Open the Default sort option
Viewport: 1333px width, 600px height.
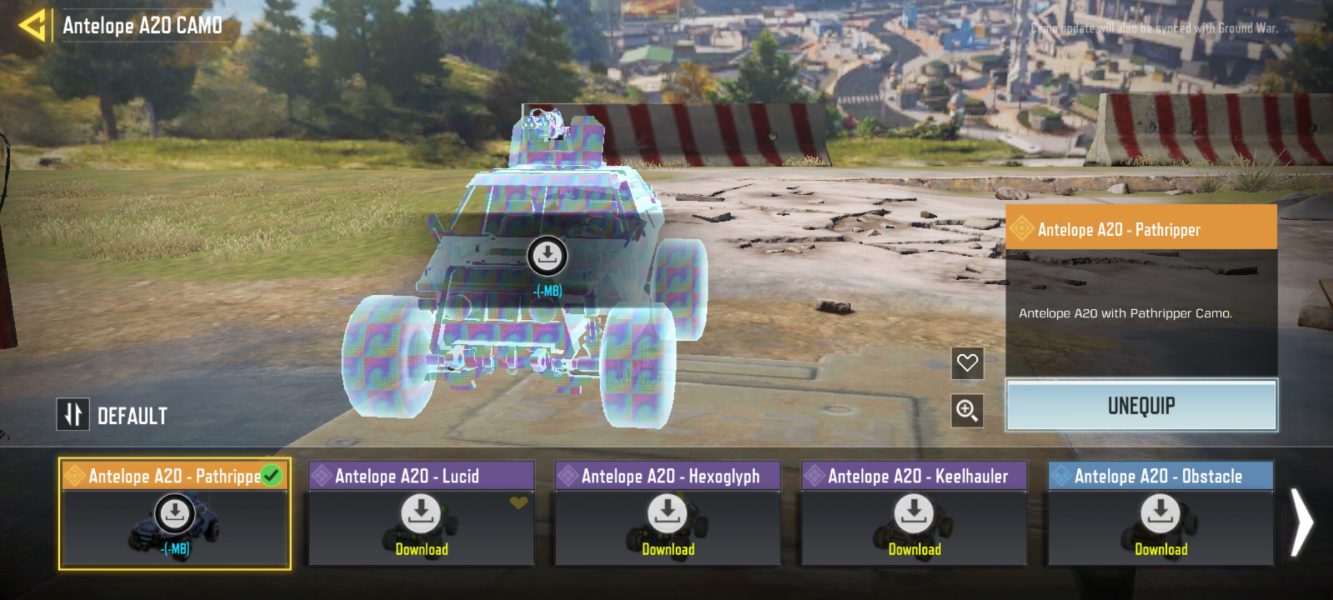click(x=112, y=415)
